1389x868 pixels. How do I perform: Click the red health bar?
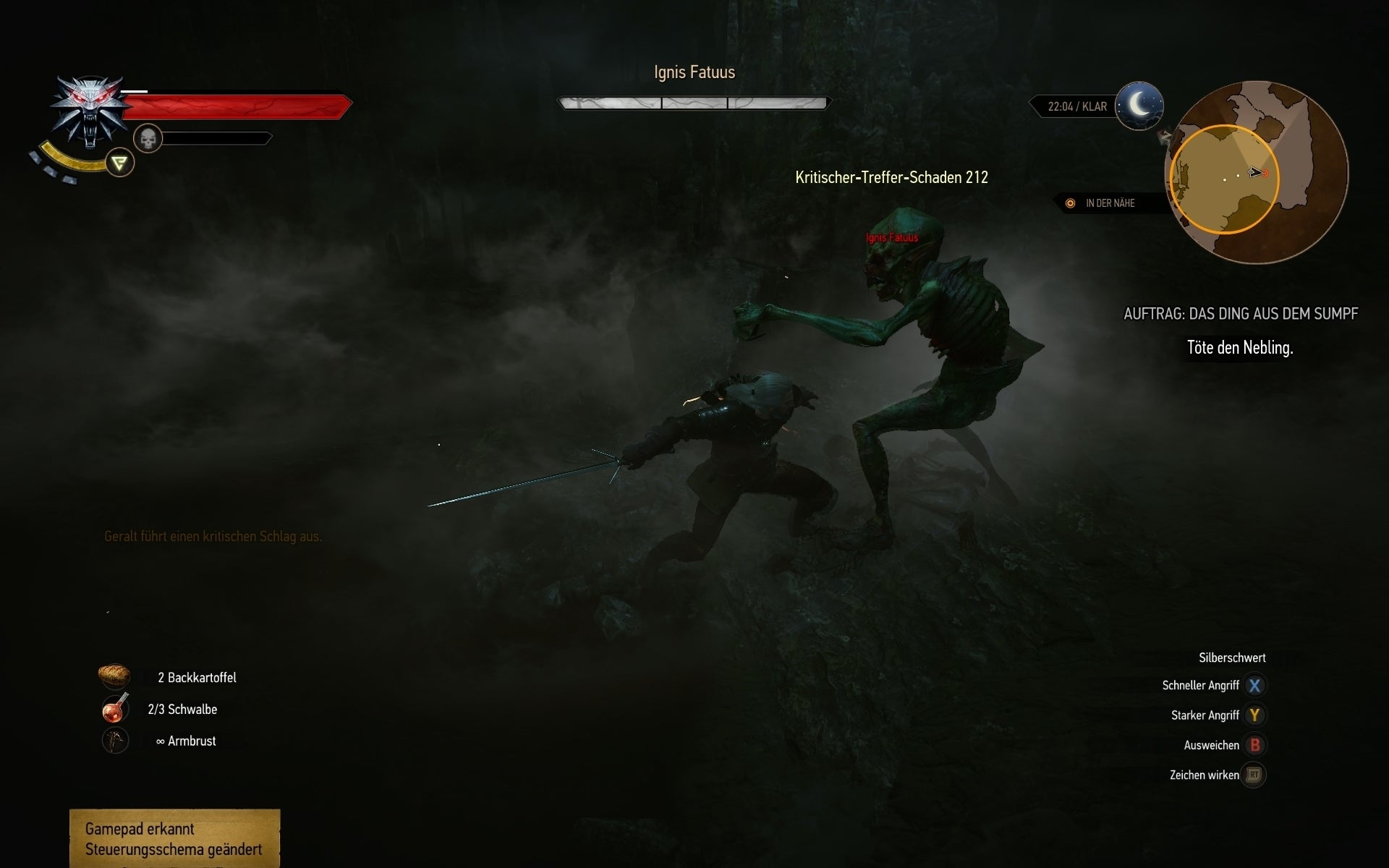(239, 105)
